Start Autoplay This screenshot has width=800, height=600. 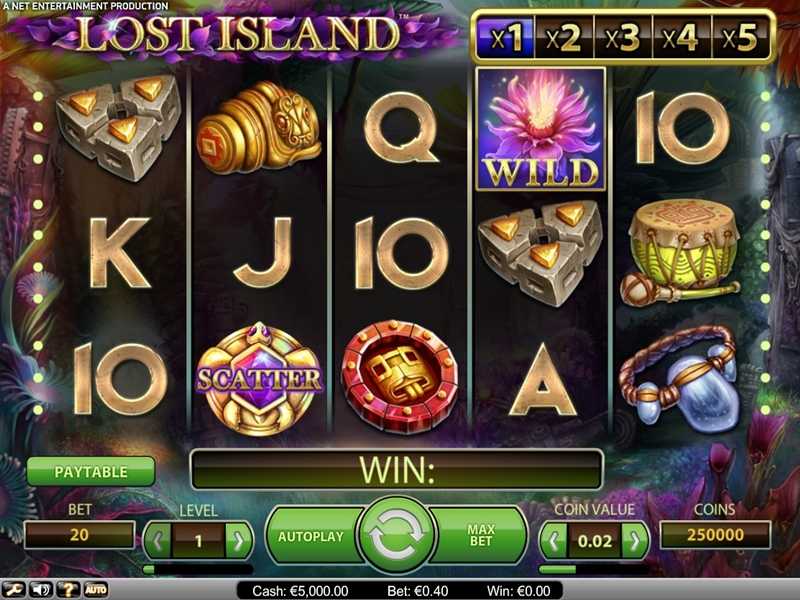pos(309,536)
